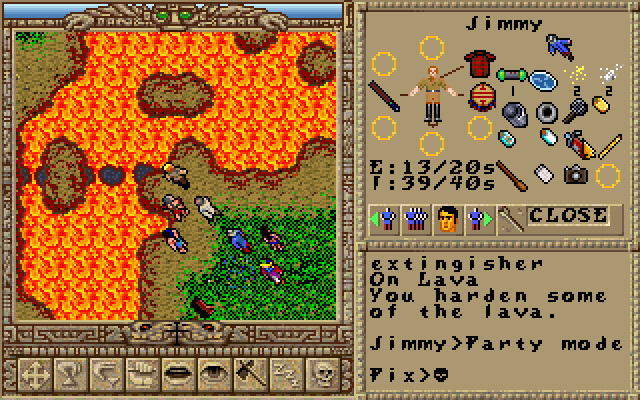The height and width of the screenshot is (400, 640).
Task: Select the camera in the inventory
Action: 575,174
